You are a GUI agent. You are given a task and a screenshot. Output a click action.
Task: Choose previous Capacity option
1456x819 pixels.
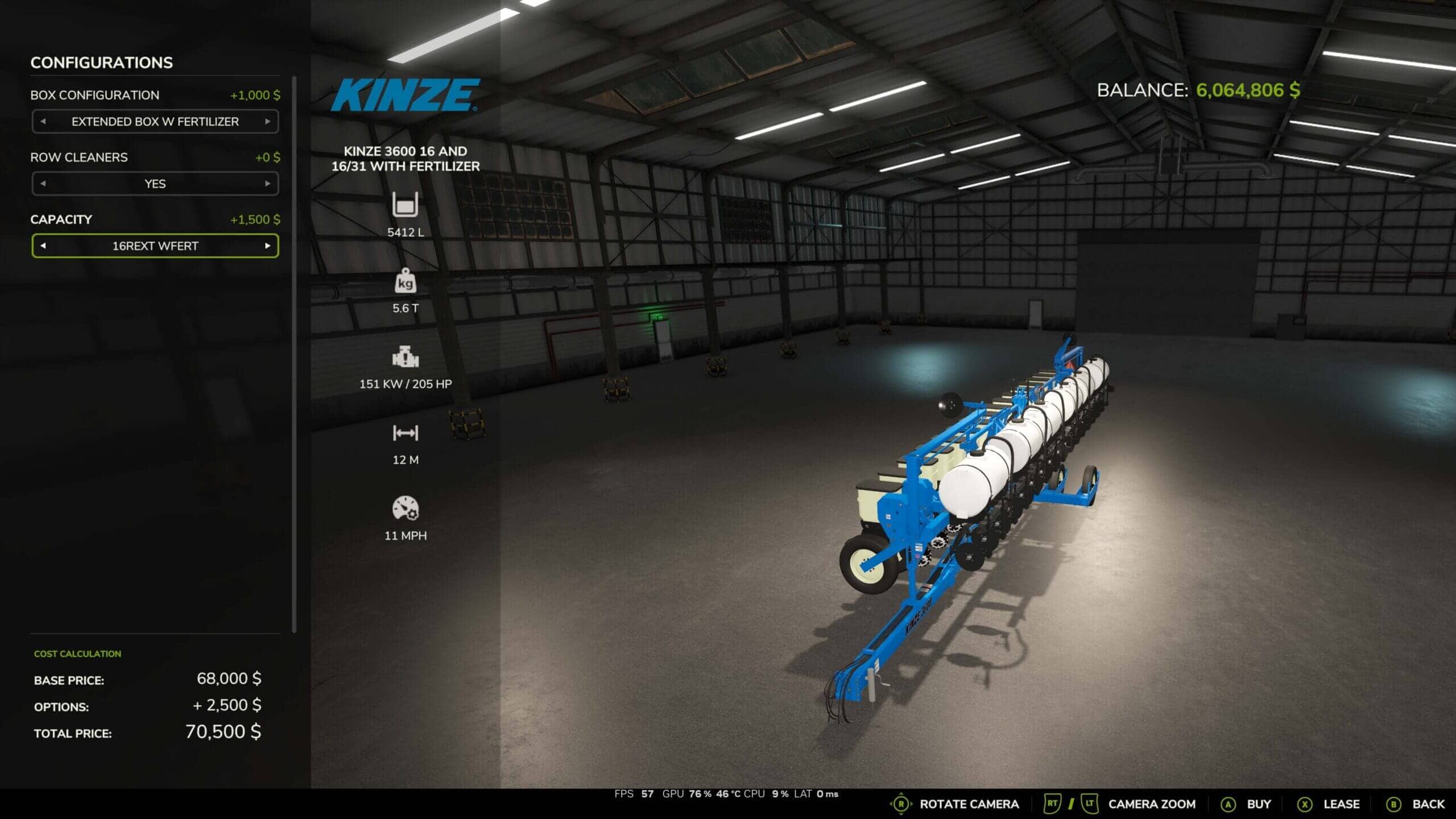coord(43,246)
